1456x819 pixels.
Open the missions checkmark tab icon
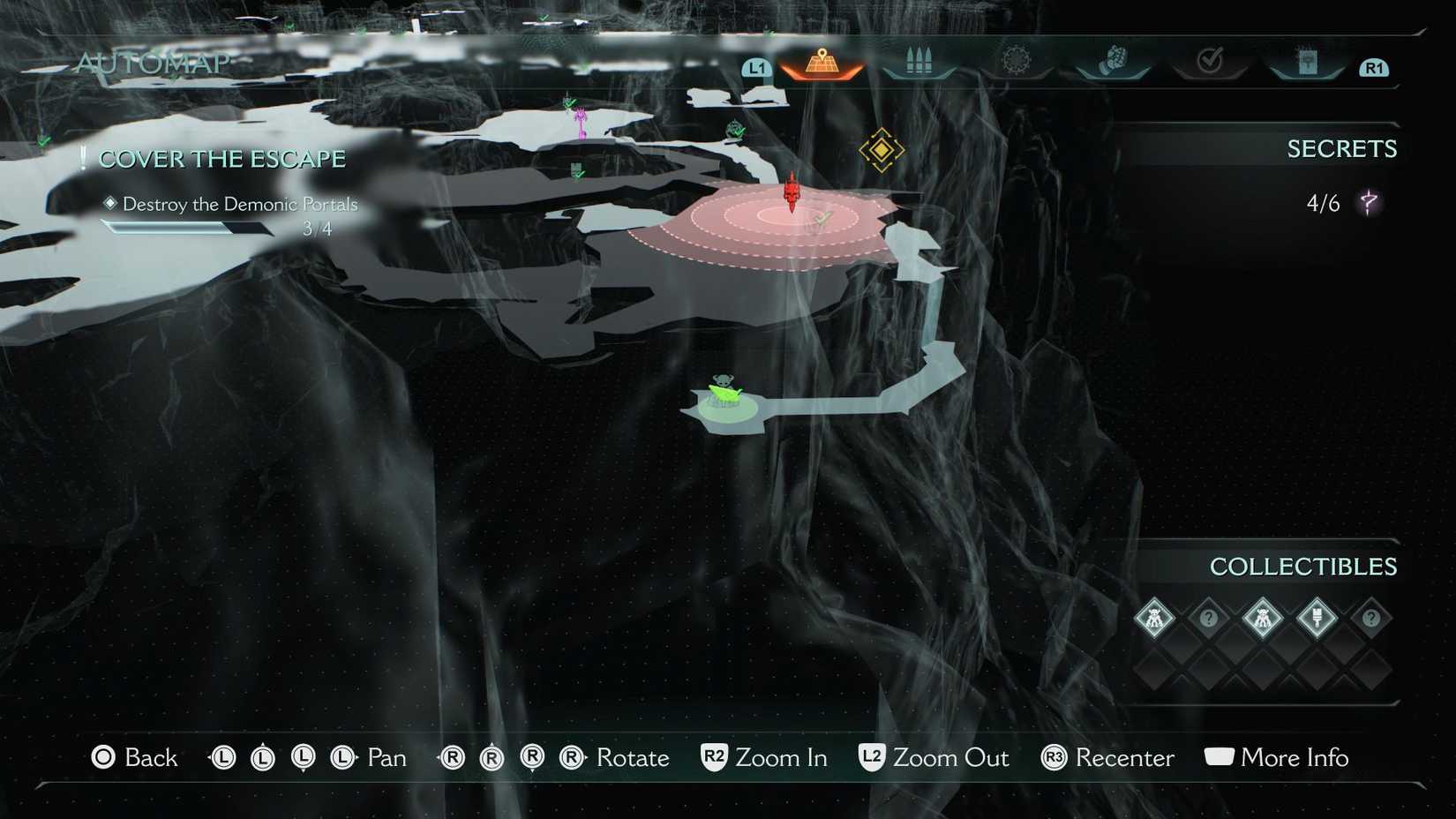pyautogui.click(x=1211, y=59)
